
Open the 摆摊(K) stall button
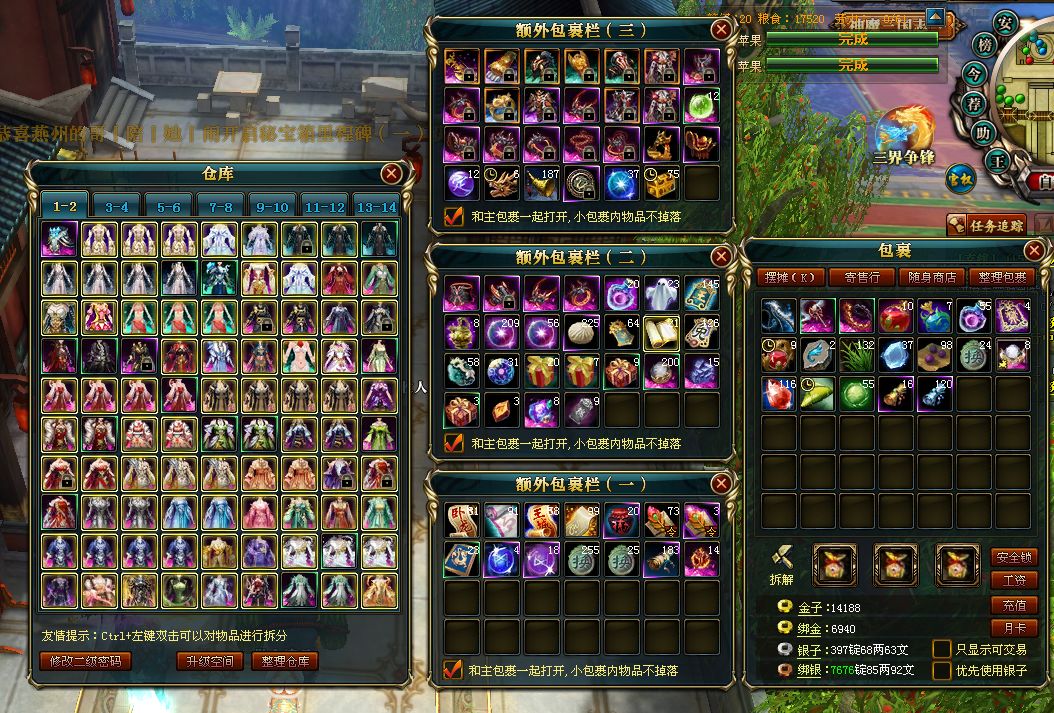[x=792, y=277]
